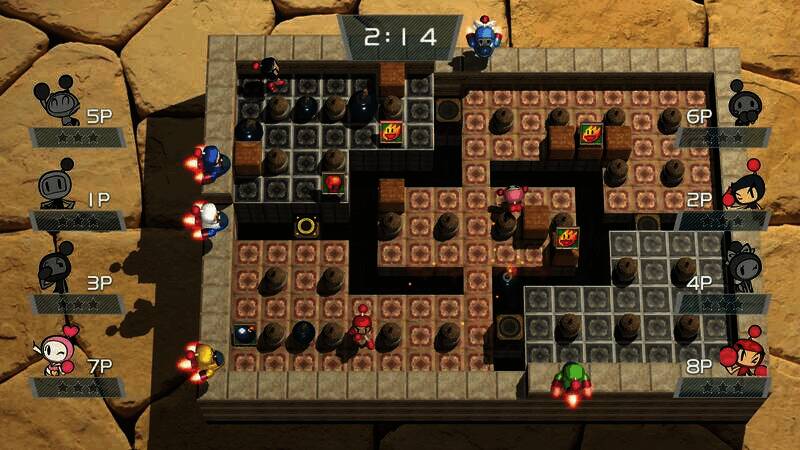Image resolution: width=800 pixels, height=450 pixels.
Task: Choose the 3P player portrait
Action: [x=55, y=268]
